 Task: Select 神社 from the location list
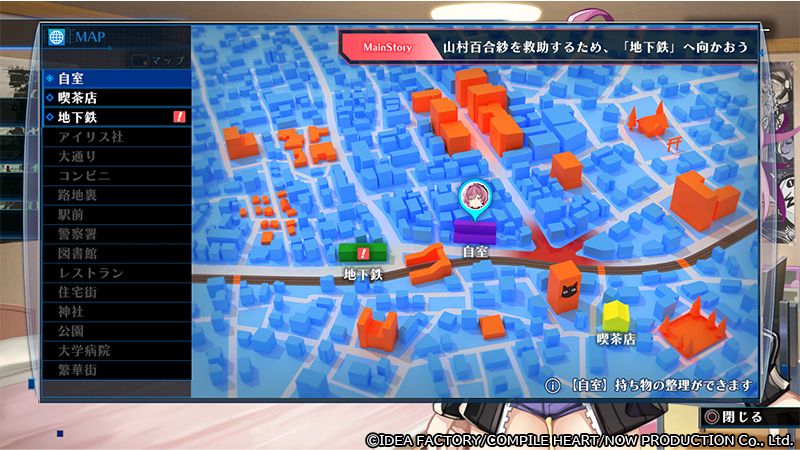pyautogui.click(x=115, y=311)
